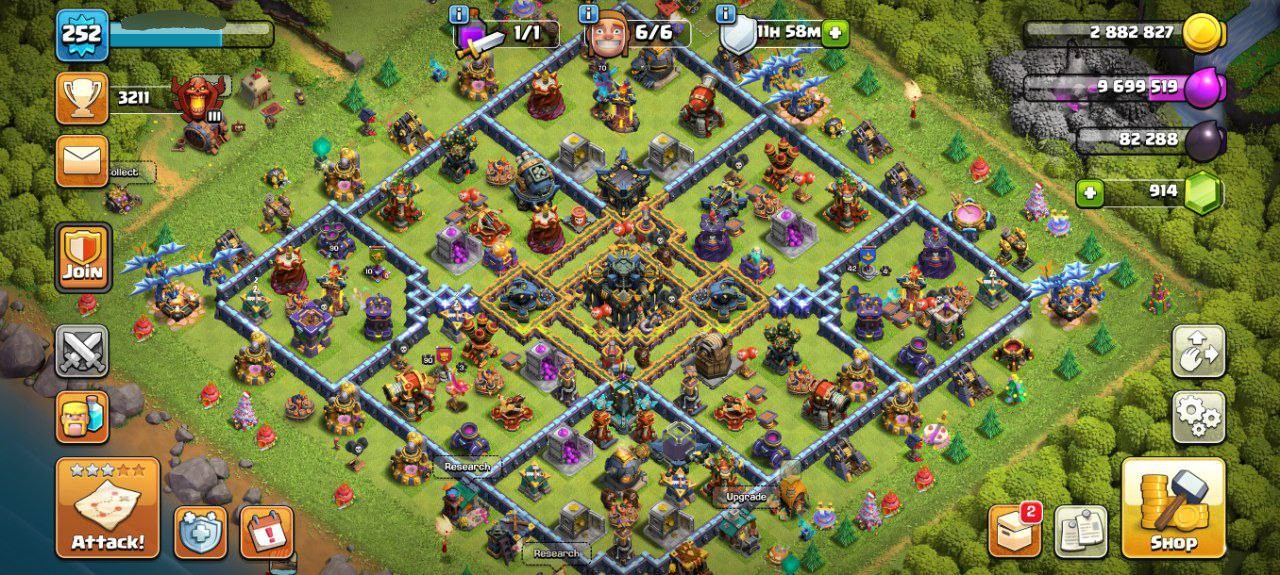Open the layout editor hand-and-arrows button

click(x=1199, y=351)
